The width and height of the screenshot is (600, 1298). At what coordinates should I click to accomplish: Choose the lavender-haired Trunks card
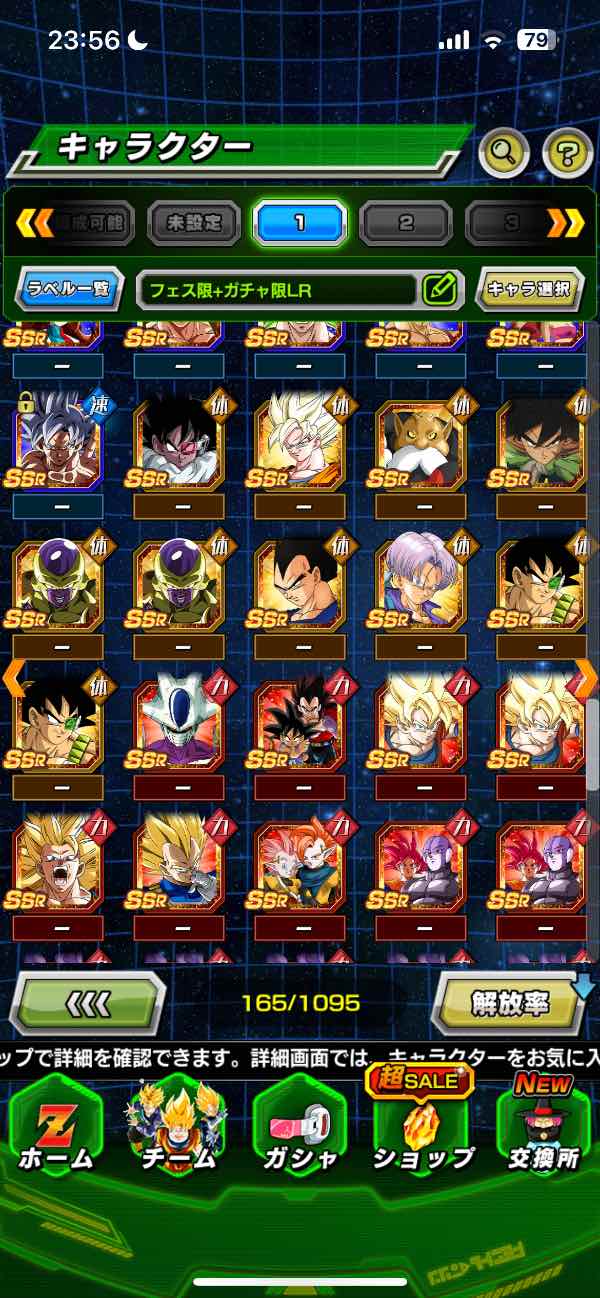click(421, 582)
